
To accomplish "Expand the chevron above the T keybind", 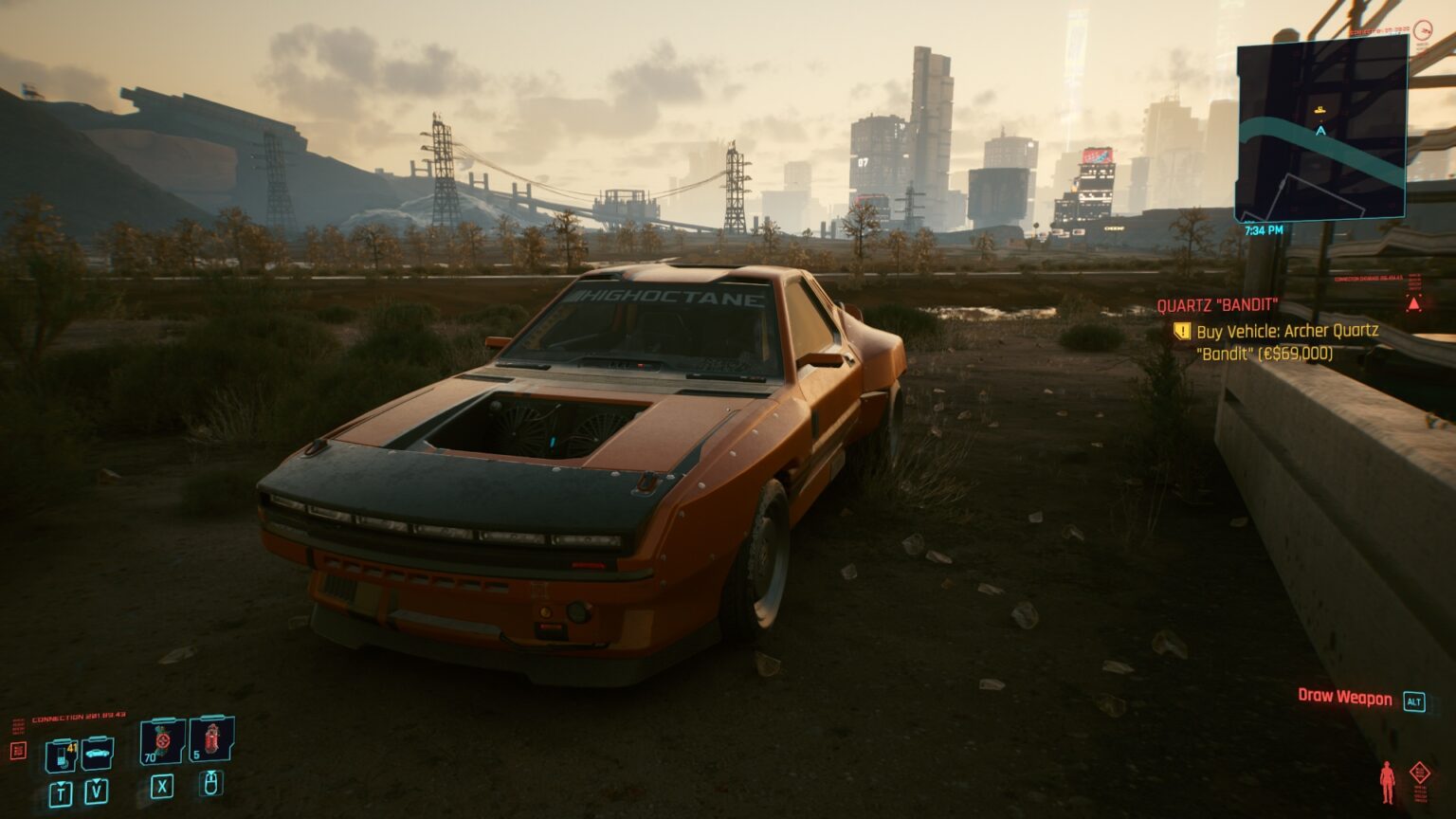I will tap(61, 783).
